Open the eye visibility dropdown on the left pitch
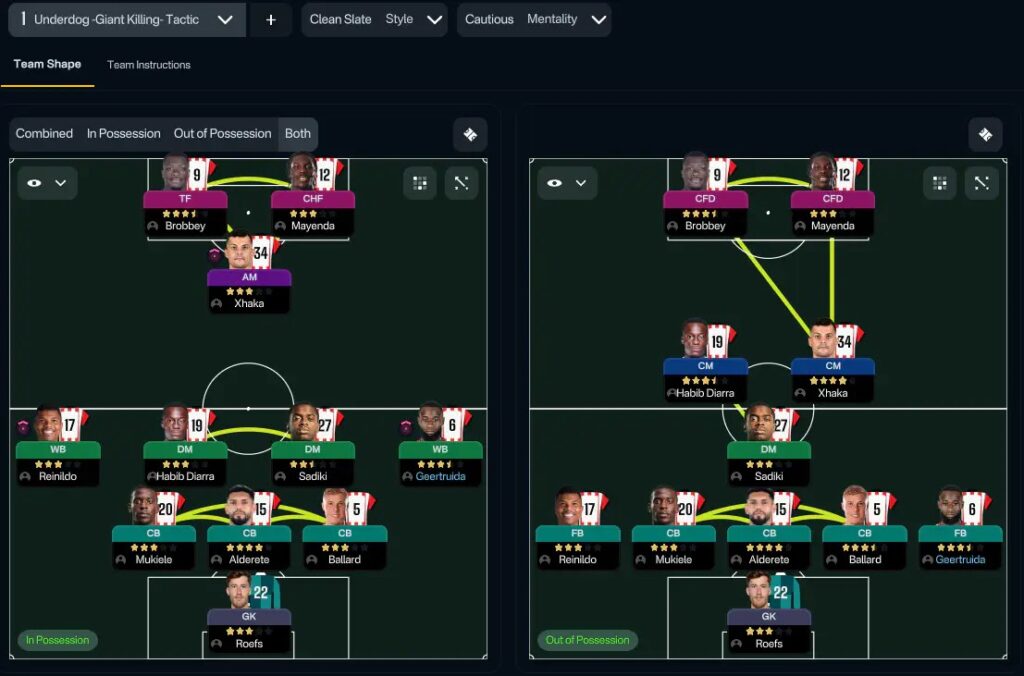This screenshot has height=676, width=1024. (x=47, y=183)
